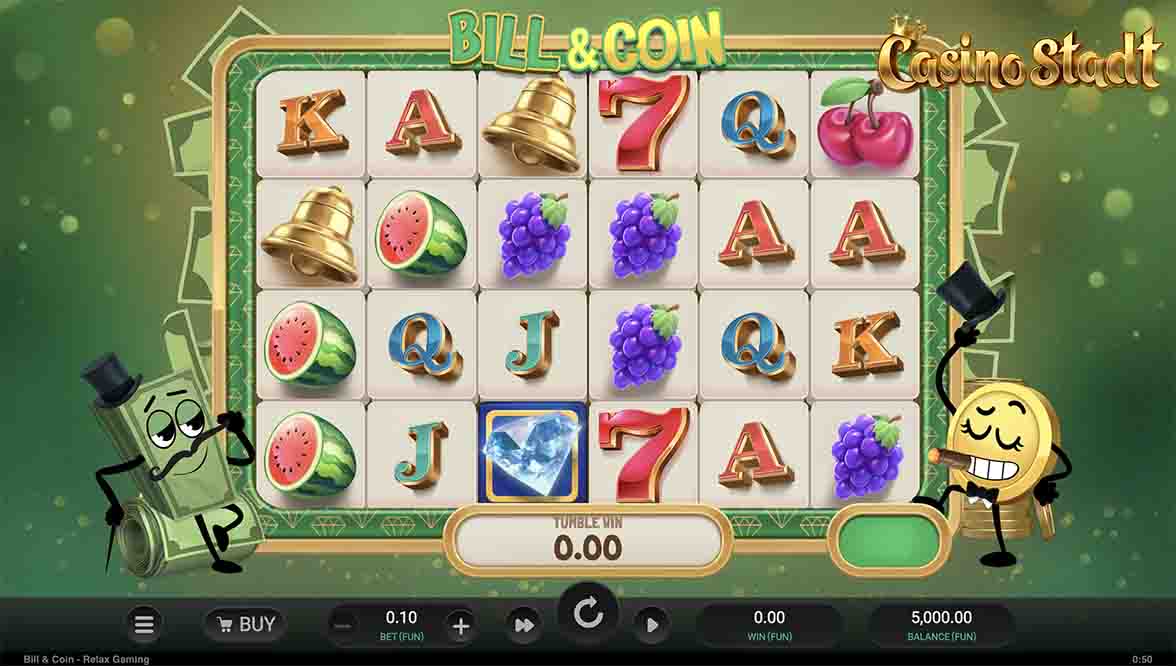Increase the bet with the plus button

460,626
